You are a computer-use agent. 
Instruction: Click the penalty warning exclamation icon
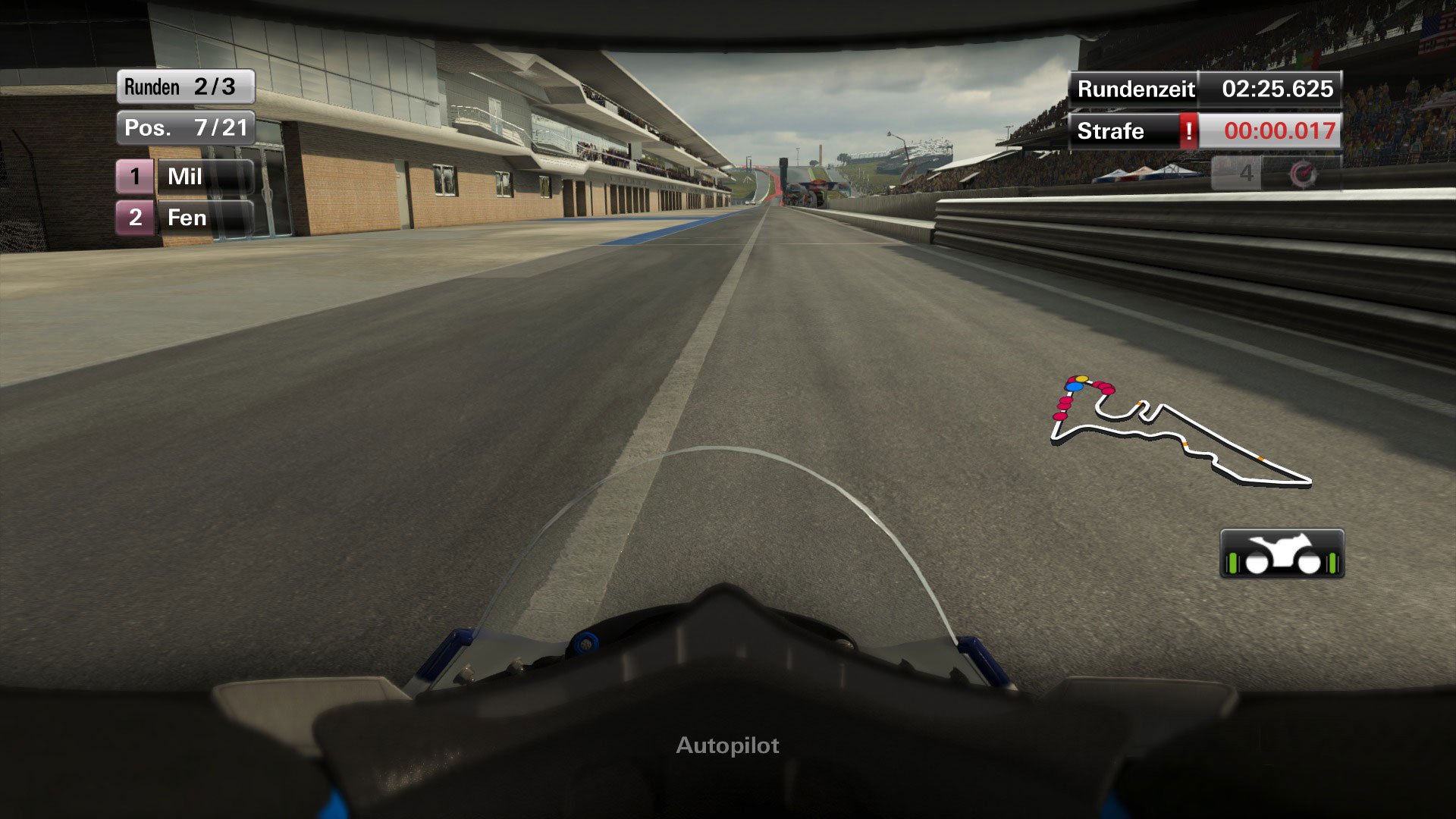[1189, 131]
